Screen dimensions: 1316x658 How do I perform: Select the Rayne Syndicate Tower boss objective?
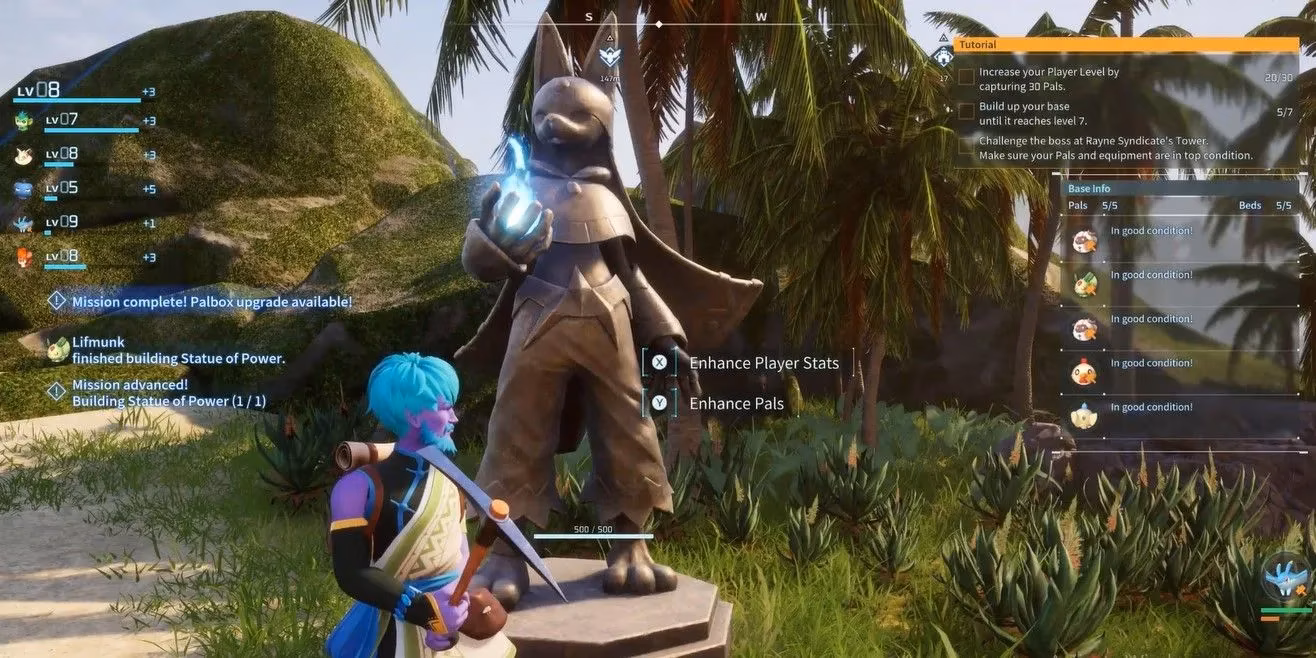[x=1115, y=148]
